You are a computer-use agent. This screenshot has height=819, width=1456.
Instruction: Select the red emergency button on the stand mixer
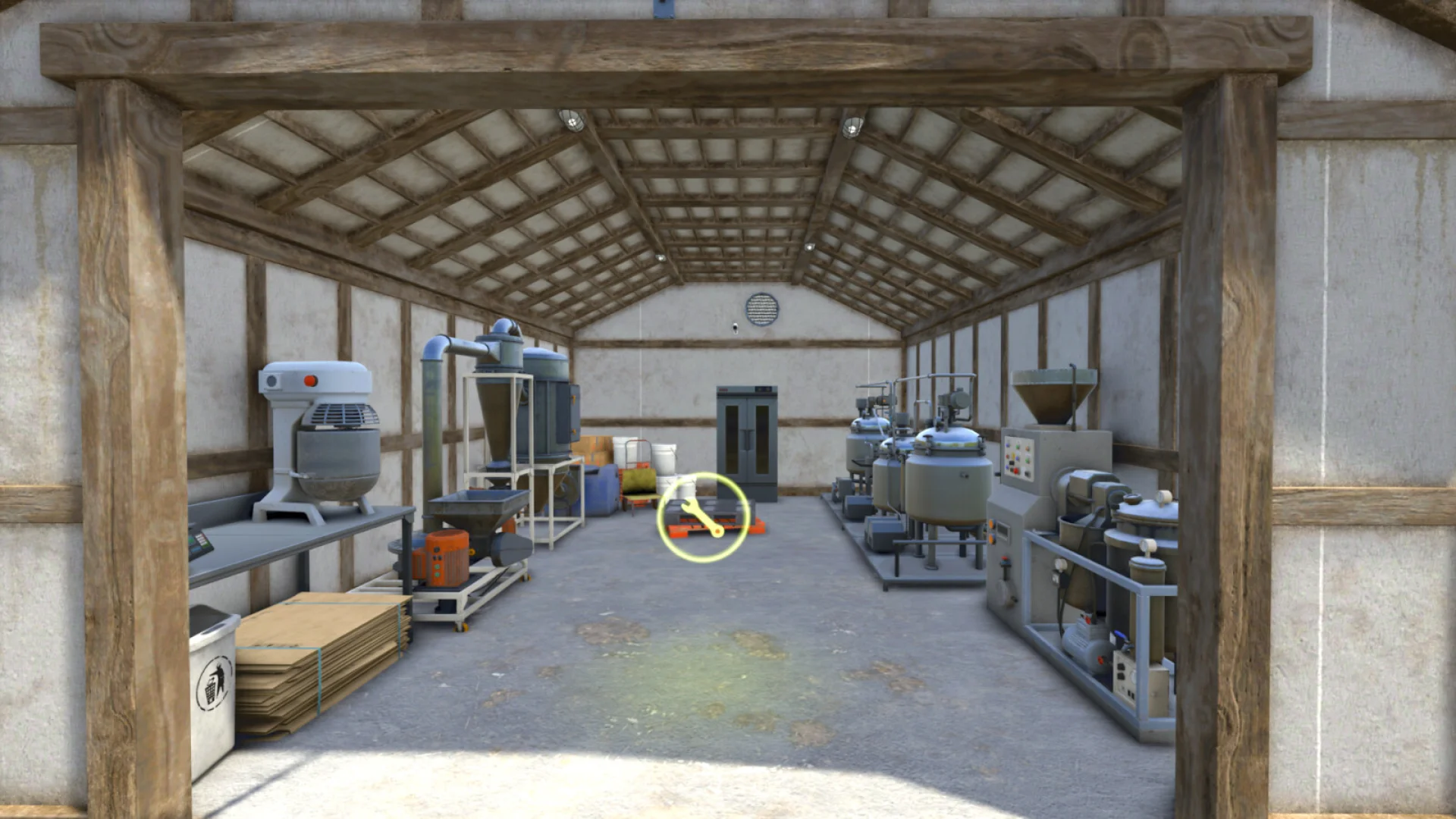coord(310,381)
